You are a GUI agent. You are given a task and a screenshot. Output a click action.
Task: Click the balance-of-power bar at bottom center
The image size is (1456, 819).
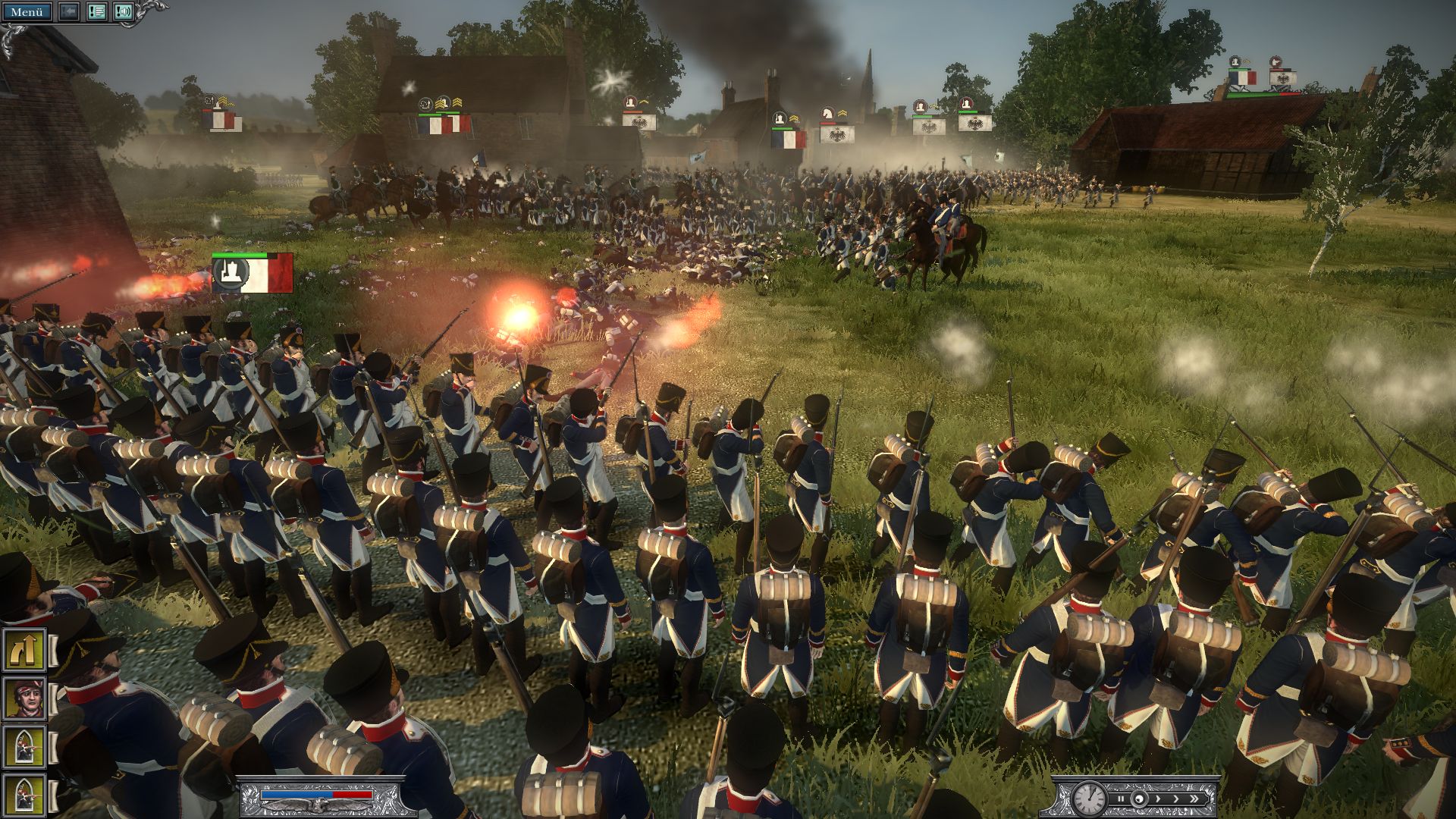click(318, 796)
